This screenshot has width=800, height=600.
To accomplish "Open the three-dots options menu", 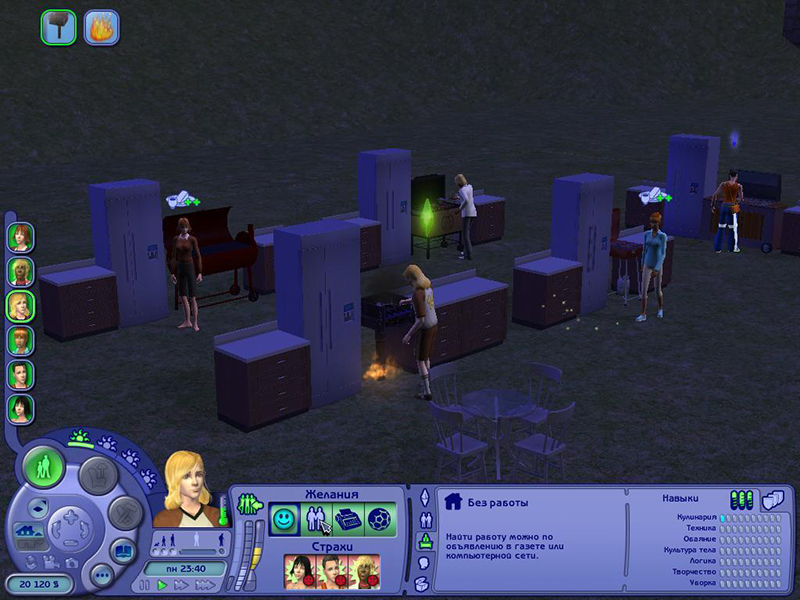I will [101, 575].
